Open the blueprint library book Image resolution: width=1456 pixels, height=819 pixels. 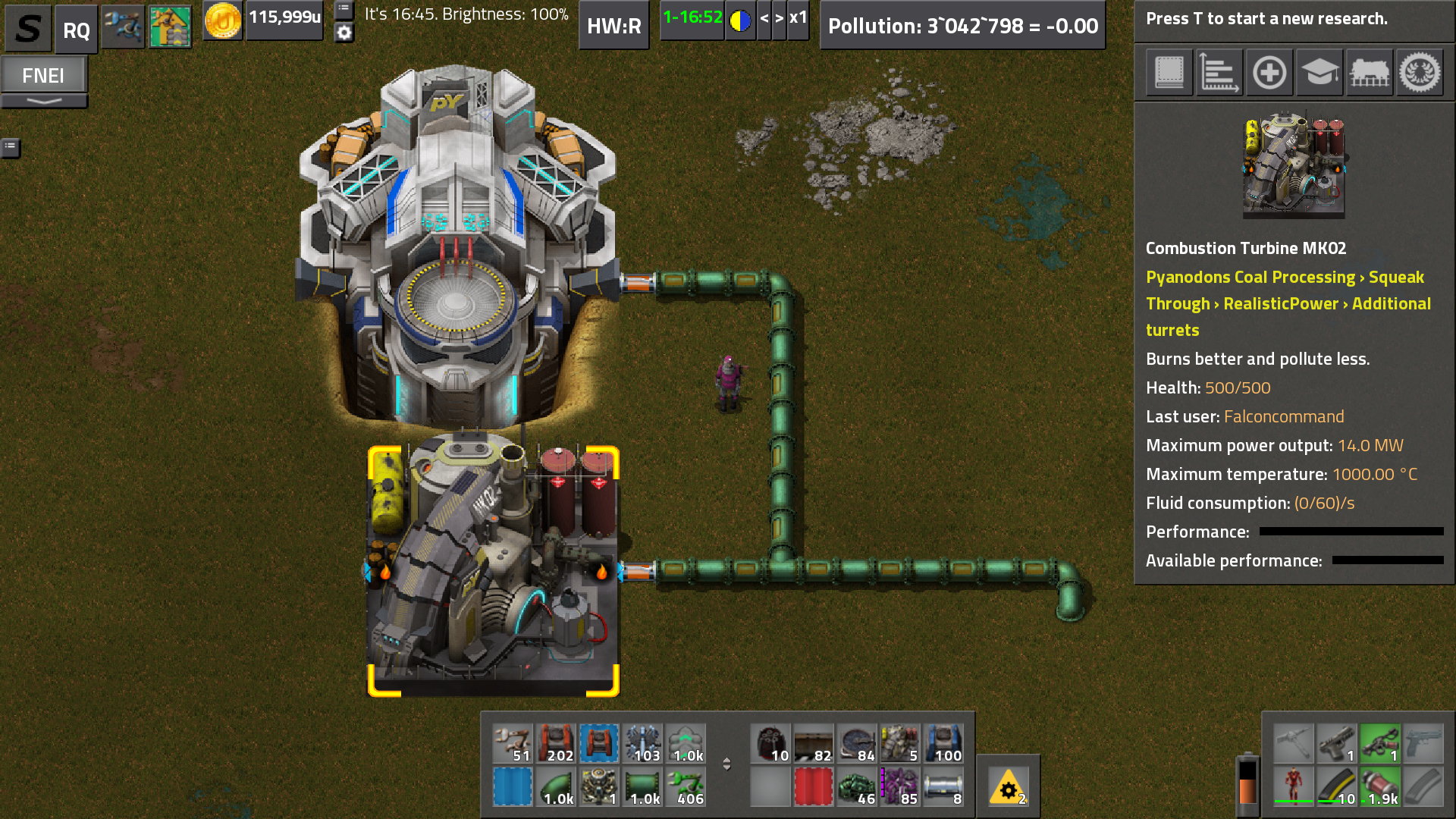coord(1169,73)
